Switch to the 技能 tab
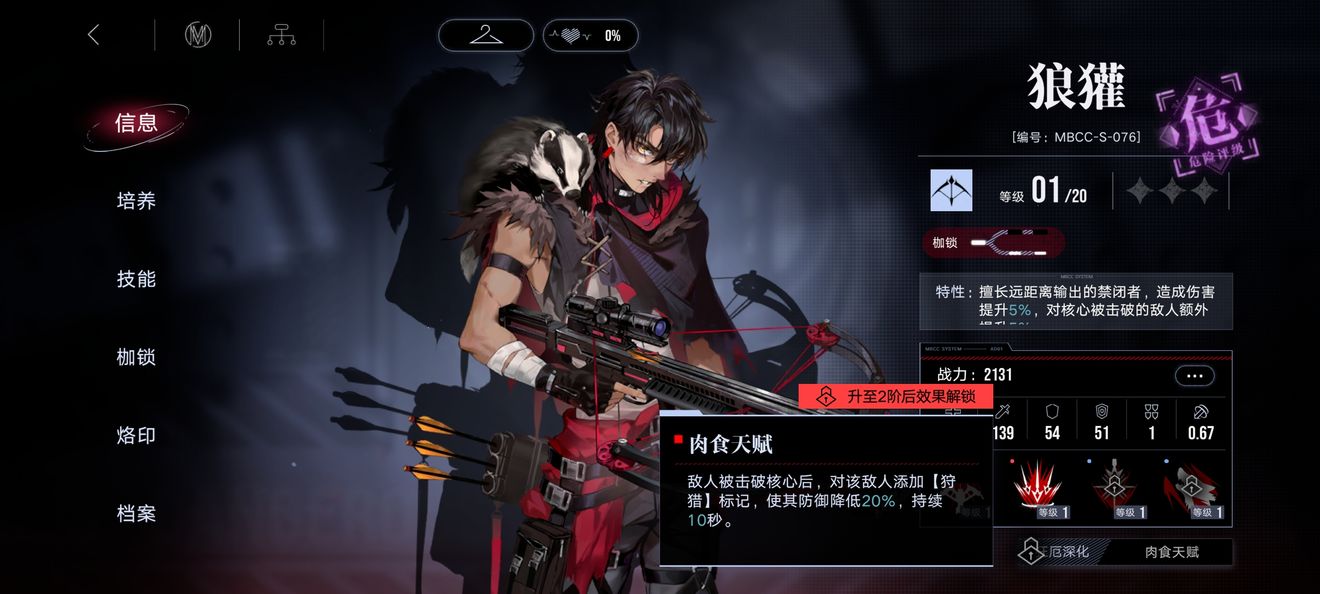1320x594 pixels. pyautogui.click(x=137, y=279)
